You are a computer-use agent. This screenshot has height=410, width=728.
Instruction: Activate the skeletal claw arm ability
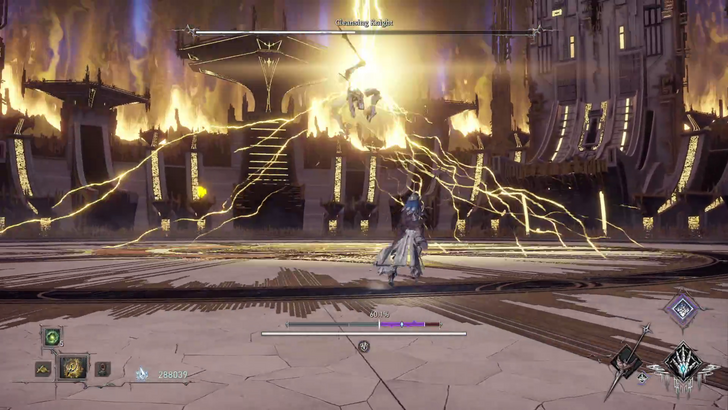pyautogui.click(x=685, y=364)
